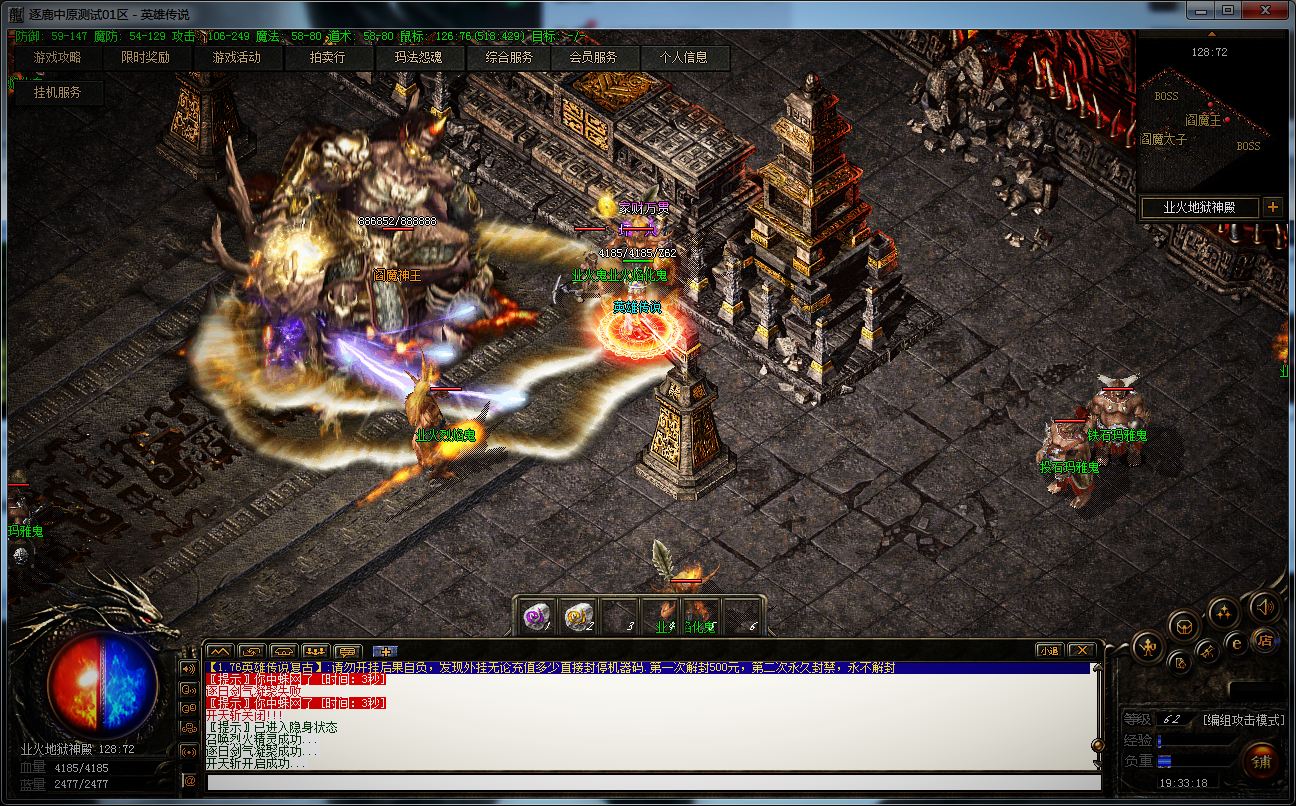The height and width of the screenshot is (806, 1296).
Task: Maximize the game window
Action: [x=1228, y=12]
